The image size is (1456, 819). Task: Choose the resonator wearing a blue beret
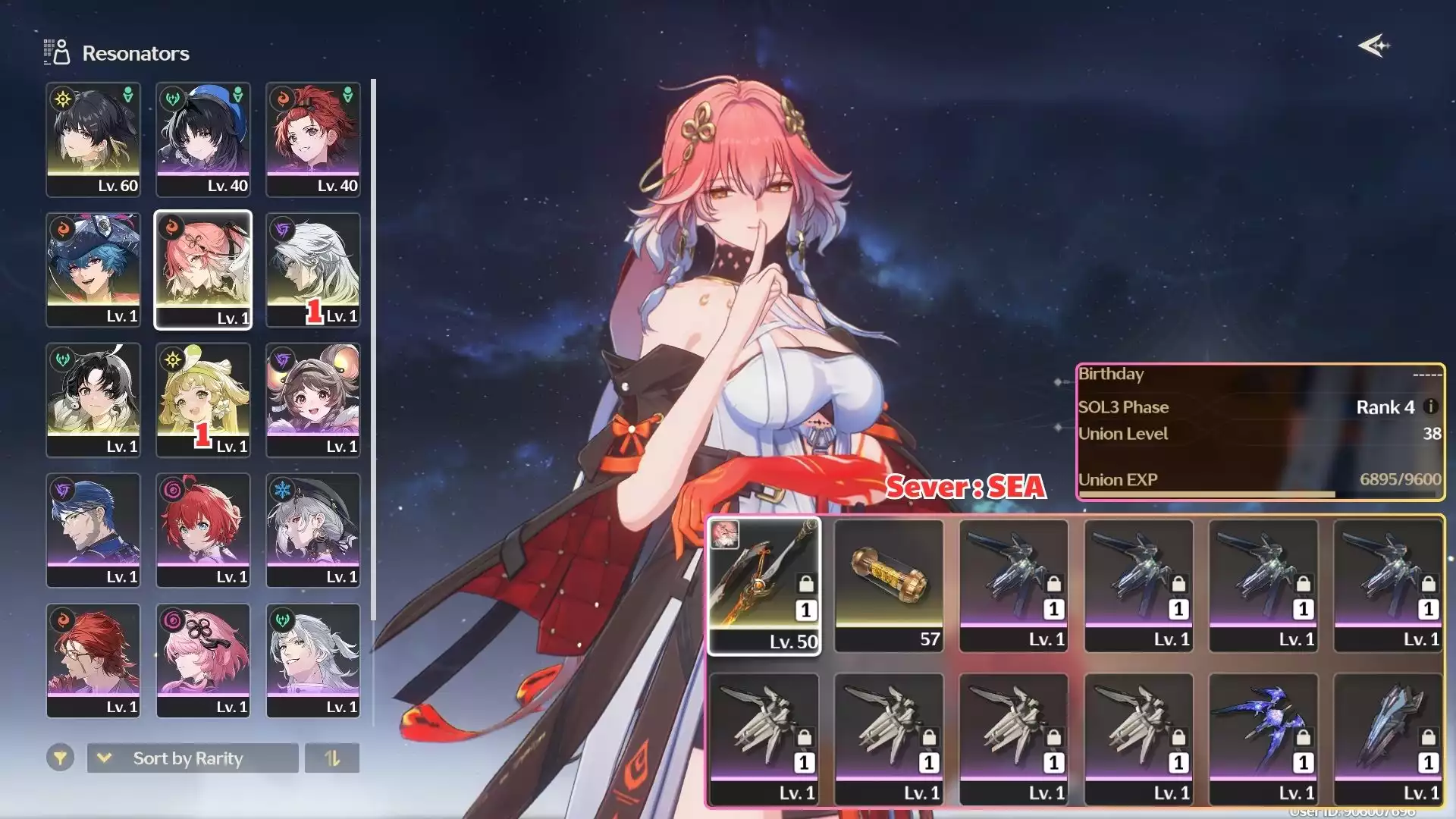pyautogui.click(x=203, y=140)
